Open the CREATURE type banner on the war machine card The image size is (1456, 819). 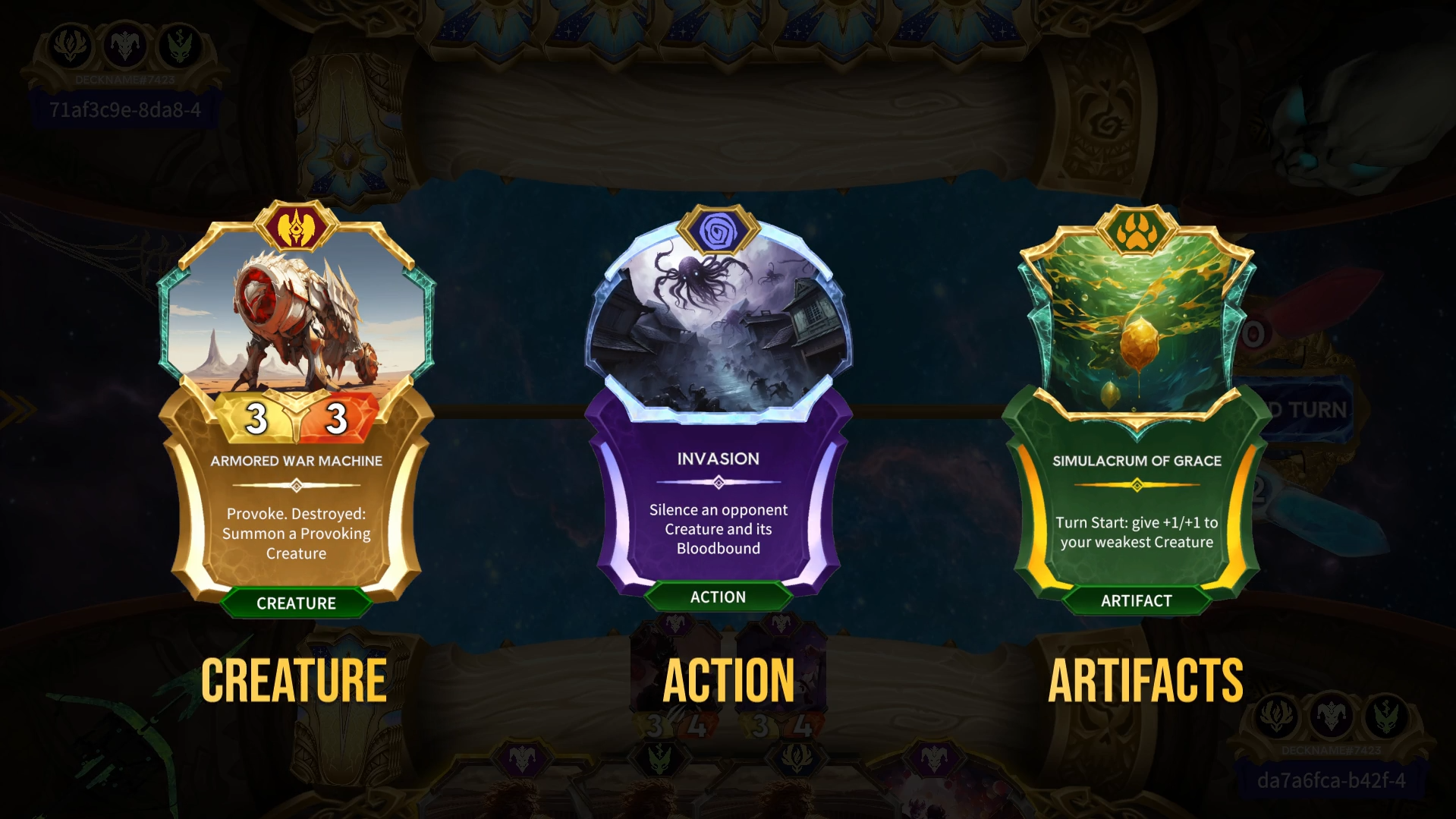[x=297, y=603]
